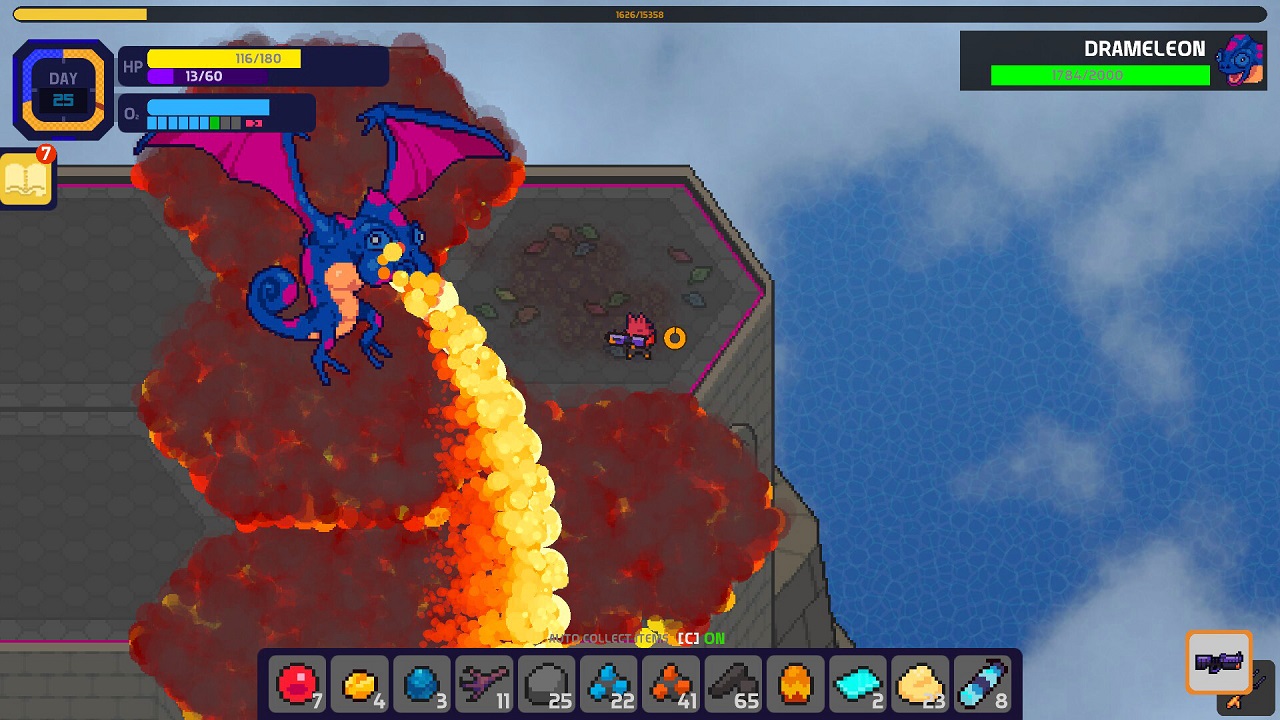
Task: Click the Day 25 clock dial
Action: click(x=63, y=90)
